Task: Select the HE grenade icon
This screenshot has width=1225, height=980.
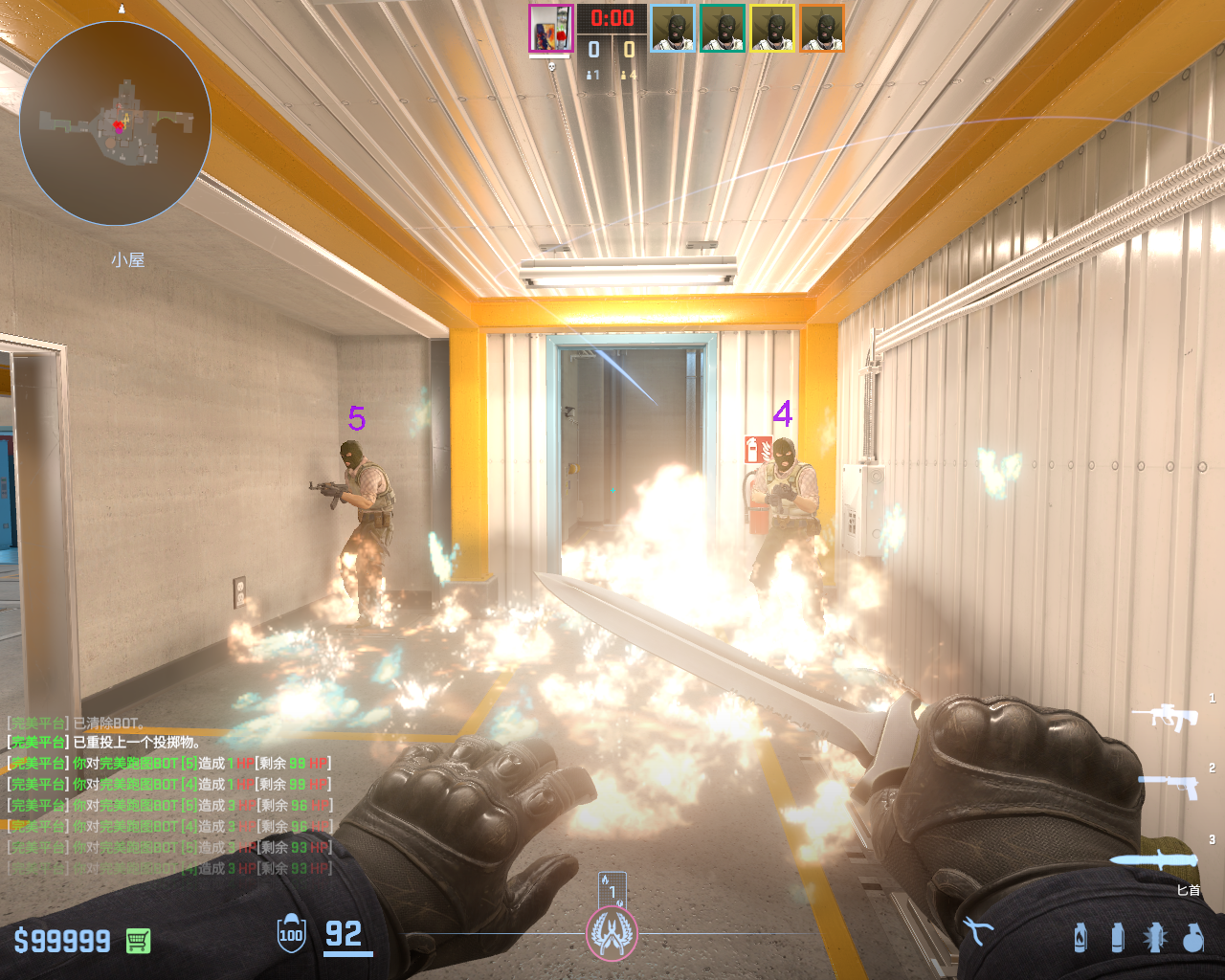Action: [x=1192, y=937]
